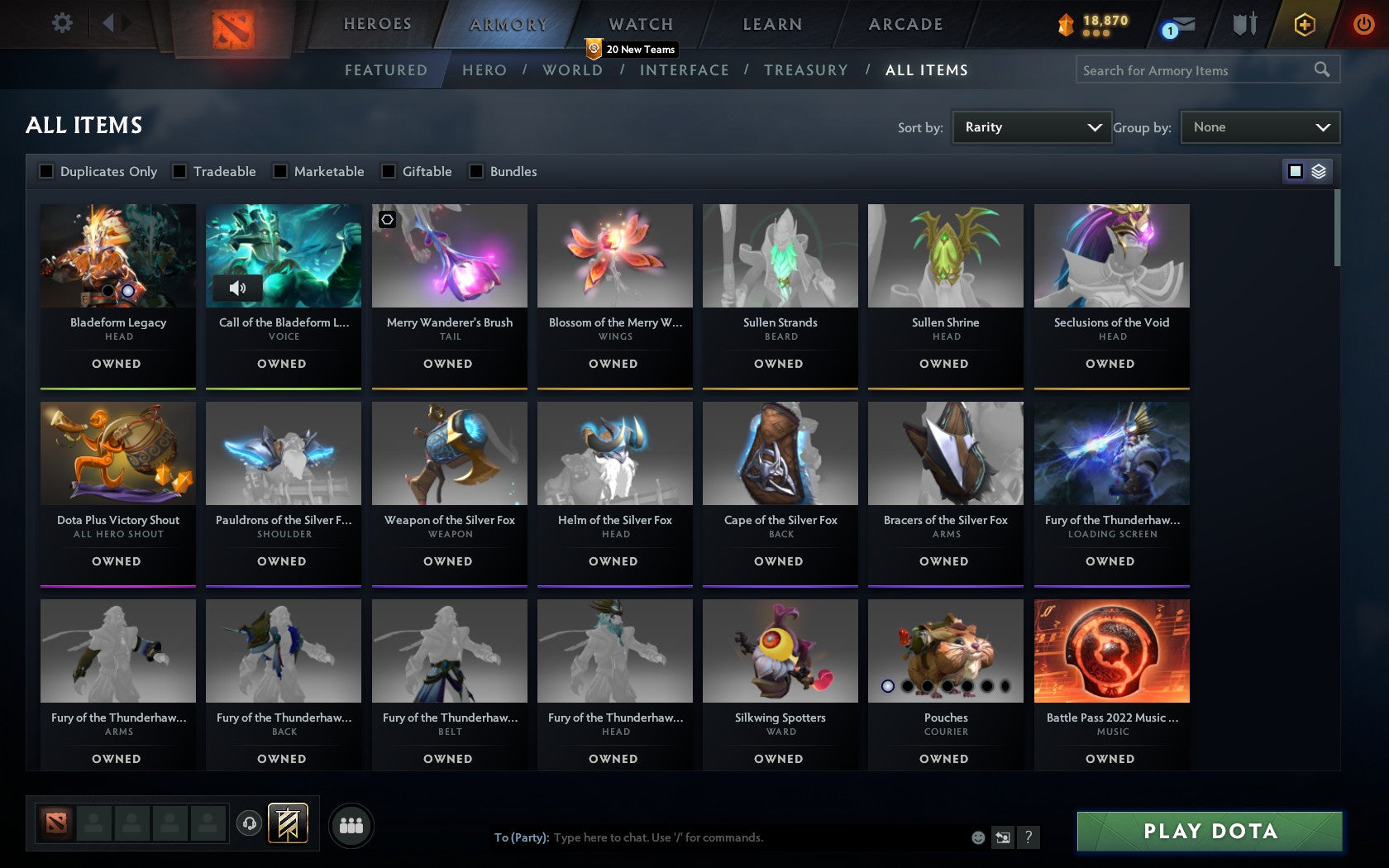Image resolution: width=1389 pixels, height=868 pixels.
Task: Open the Watch section
Action: pos(639,23)
